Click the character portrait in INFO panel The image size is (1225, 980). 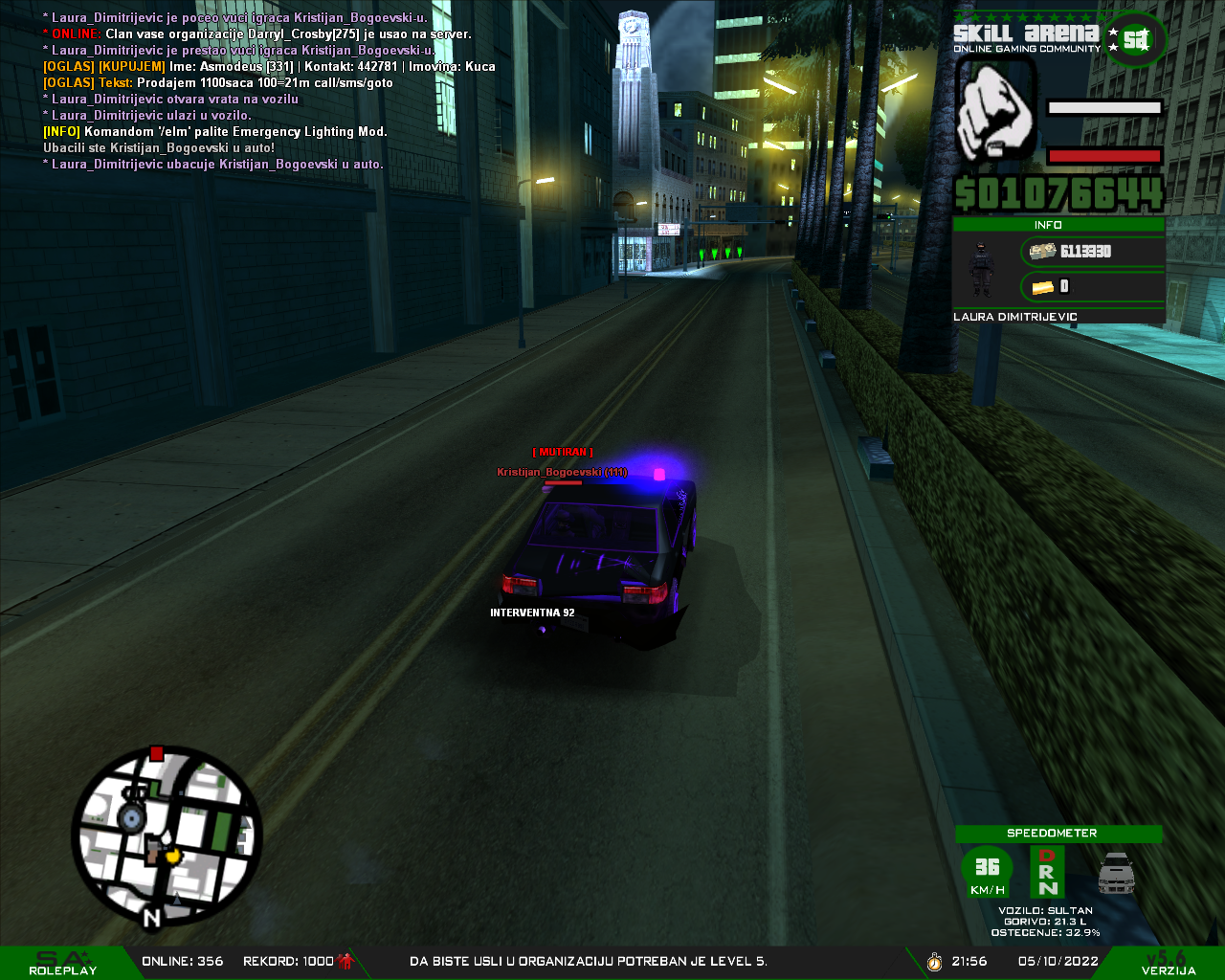click(x=982, y=269)
